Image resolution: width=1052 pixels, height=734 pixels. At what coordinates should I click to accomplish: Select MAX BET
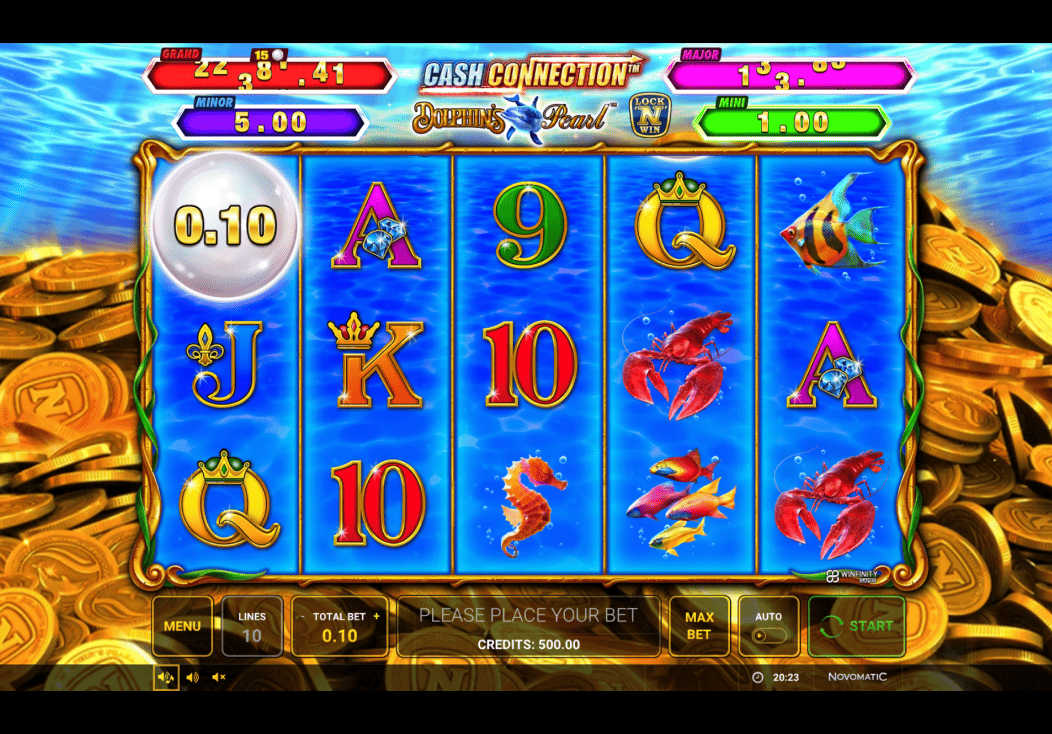(x=699, y=626)
